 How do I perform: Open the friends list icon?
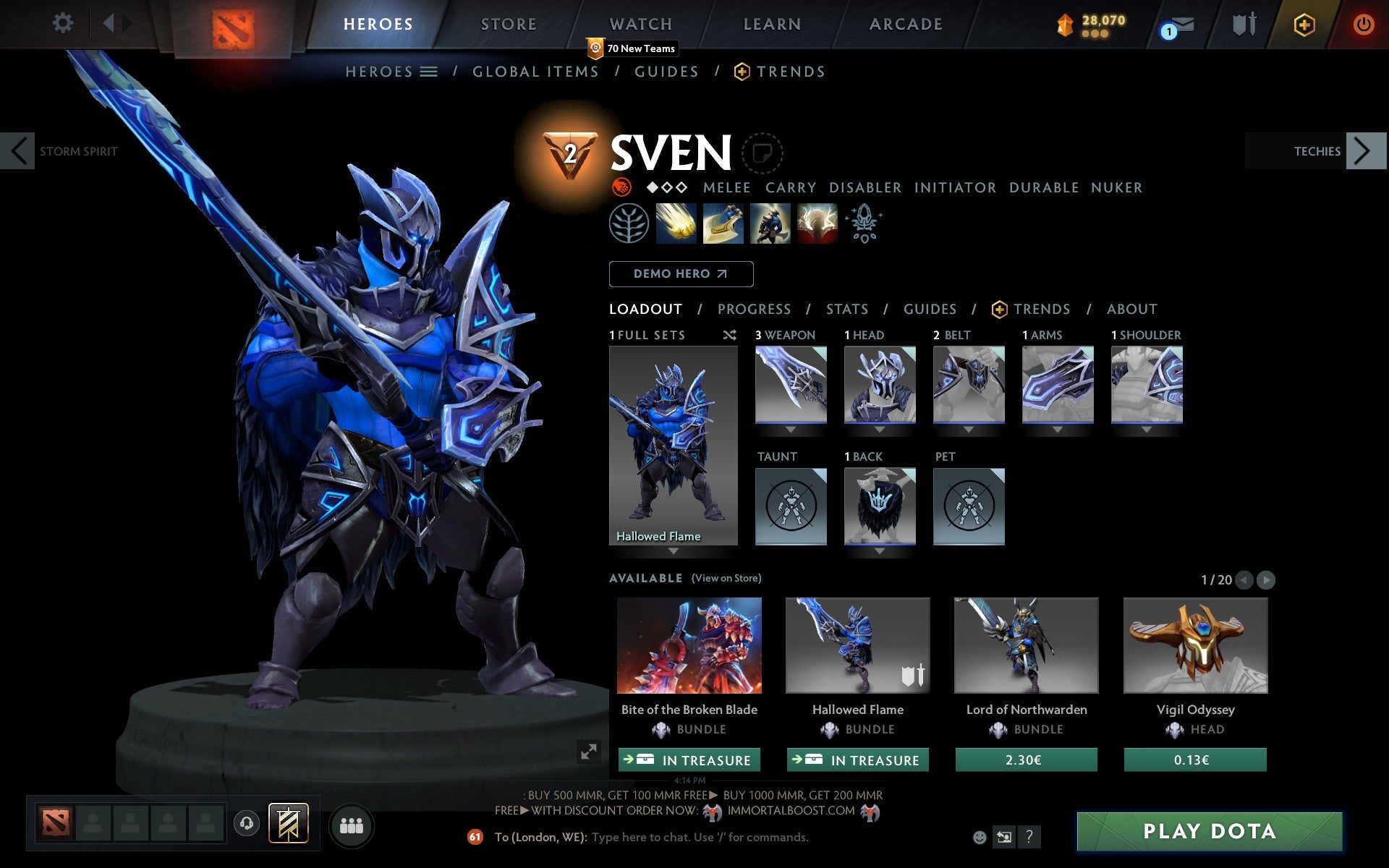352,825
